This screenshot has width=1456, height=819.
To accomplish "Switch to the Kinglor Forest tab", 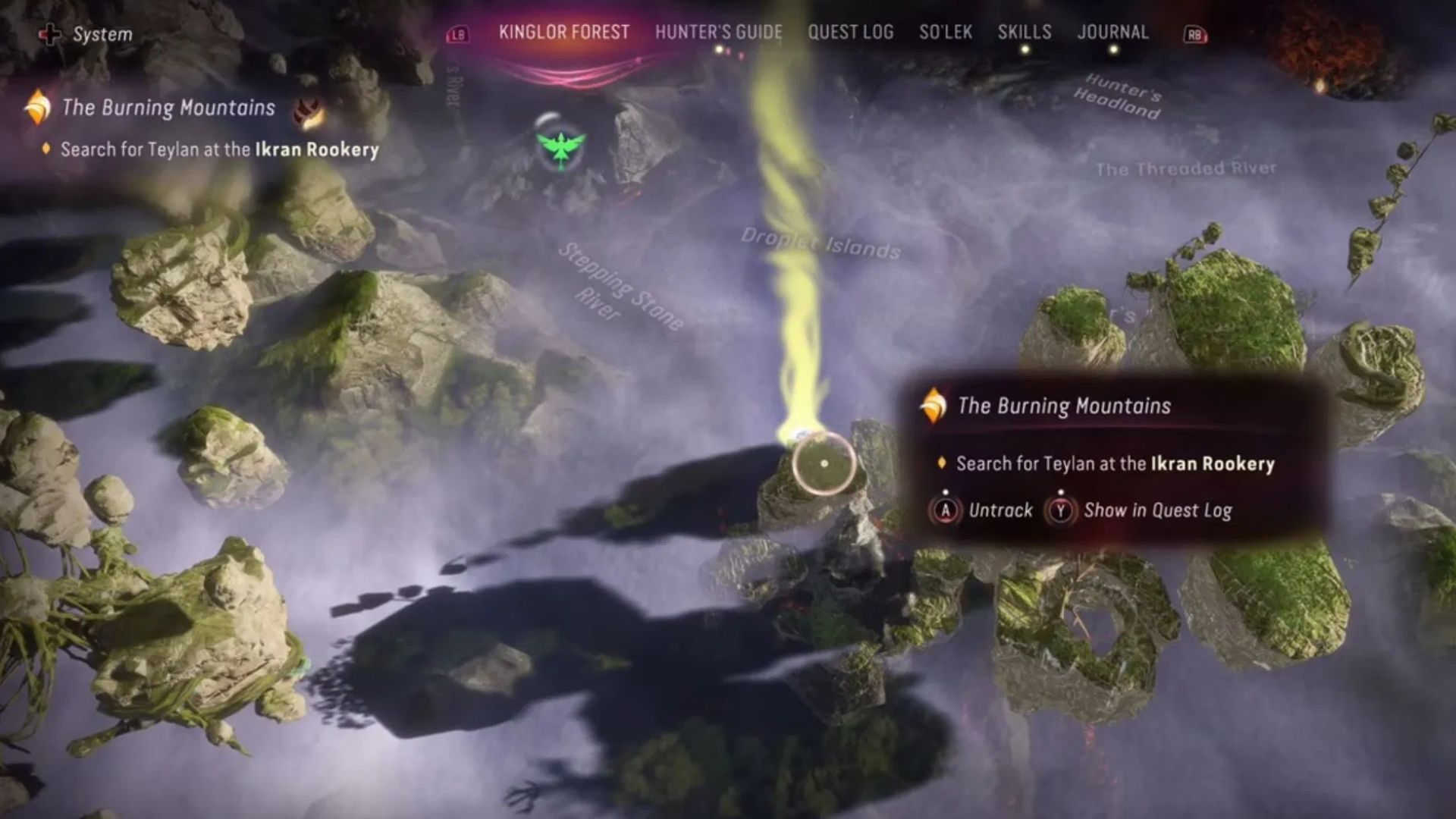I will coord(563,33).
